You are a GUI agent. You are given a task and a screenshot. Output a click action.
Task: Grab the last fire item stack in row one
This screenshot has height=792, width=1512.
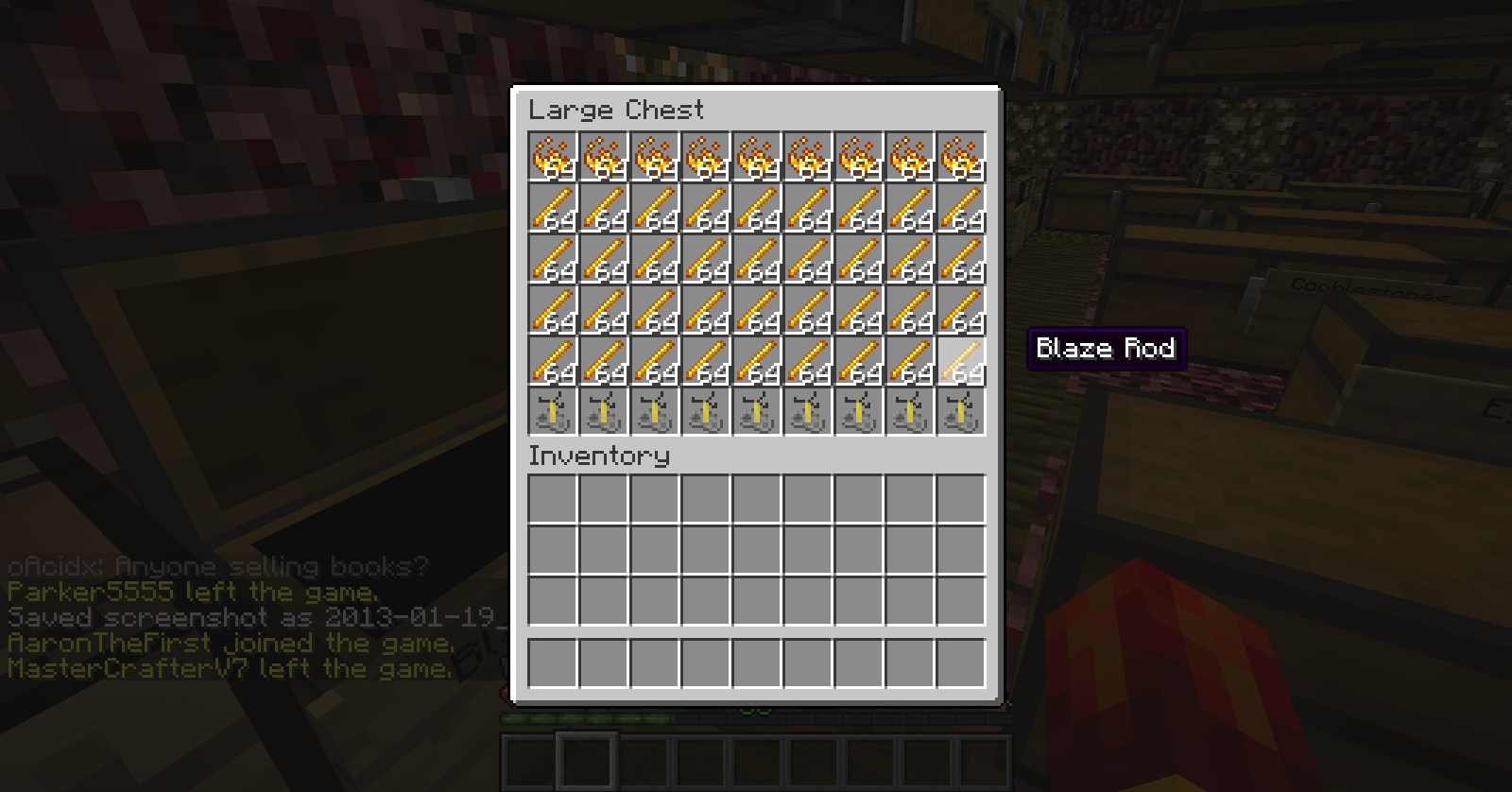click(961, 156)
